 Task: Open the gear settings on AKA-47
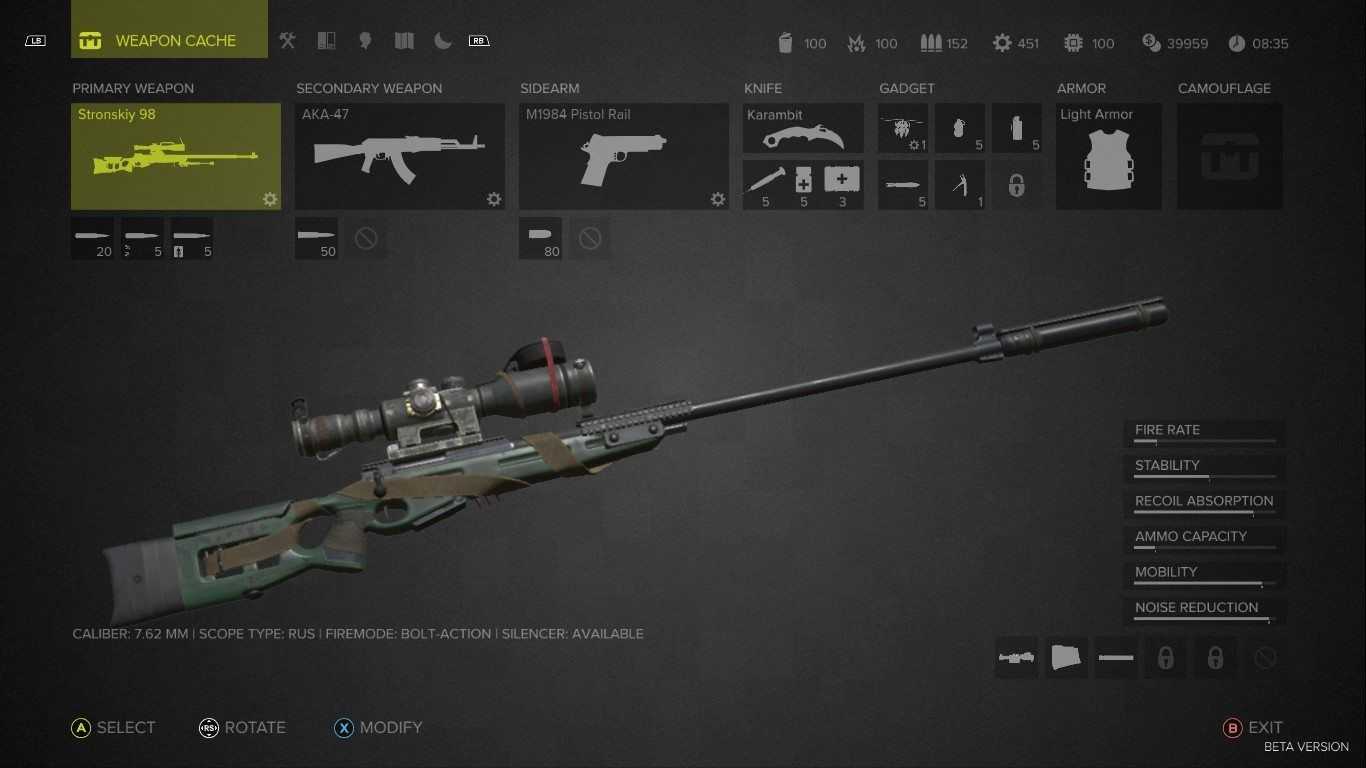click(x=494, y=199)
